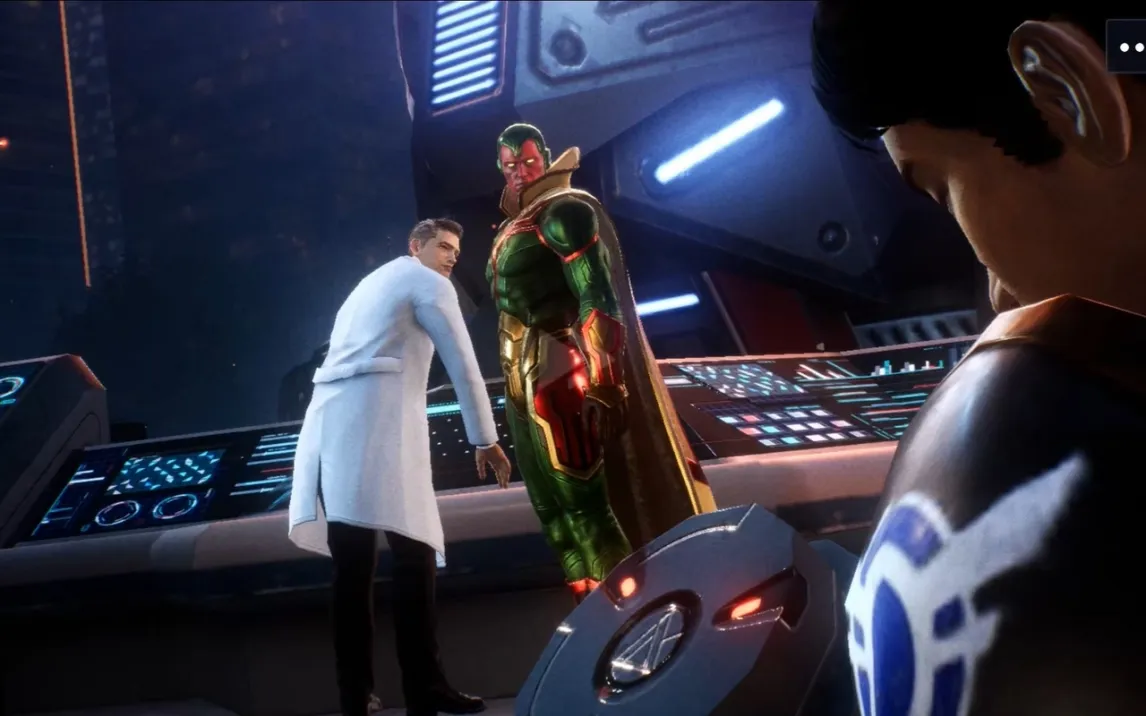
Task: Open the dotted more-options button
Action: click(1129, 46)
